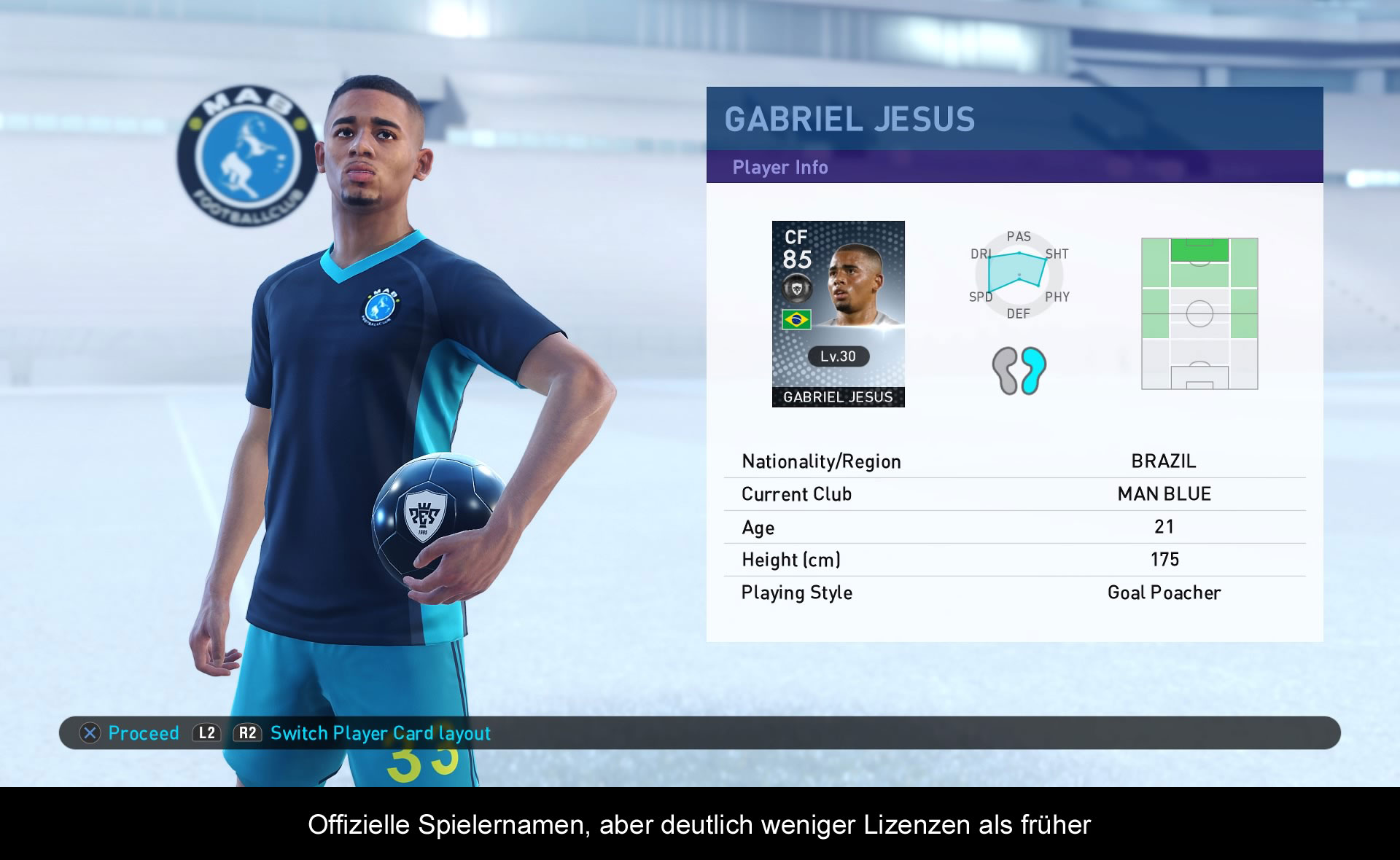Select the preferred foot icon
This screenshot has height=860, width=1400.
(1019, 370)
